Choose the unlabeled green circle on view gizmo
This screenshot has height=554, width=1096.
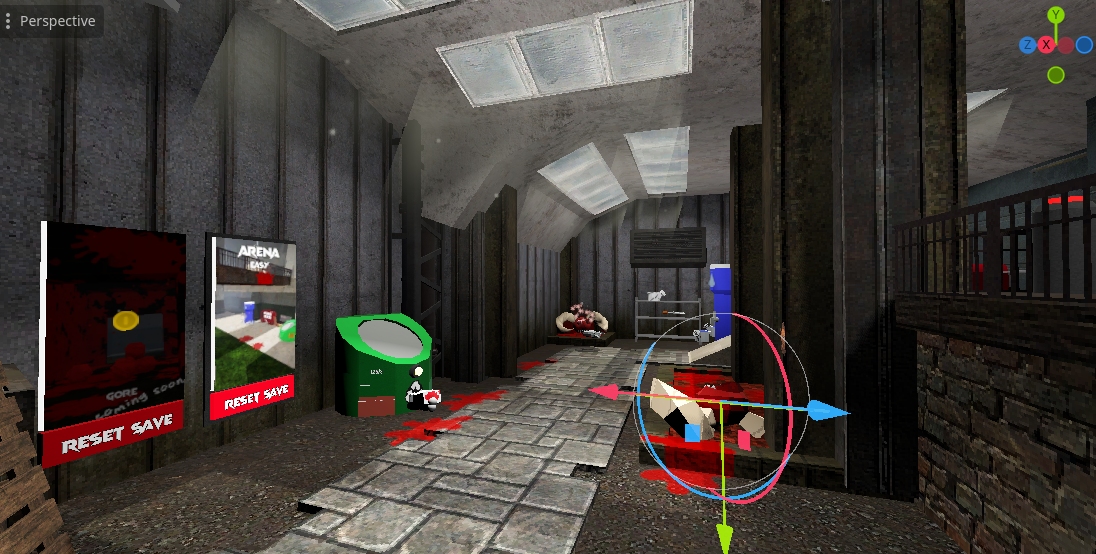coord(1056,75)
